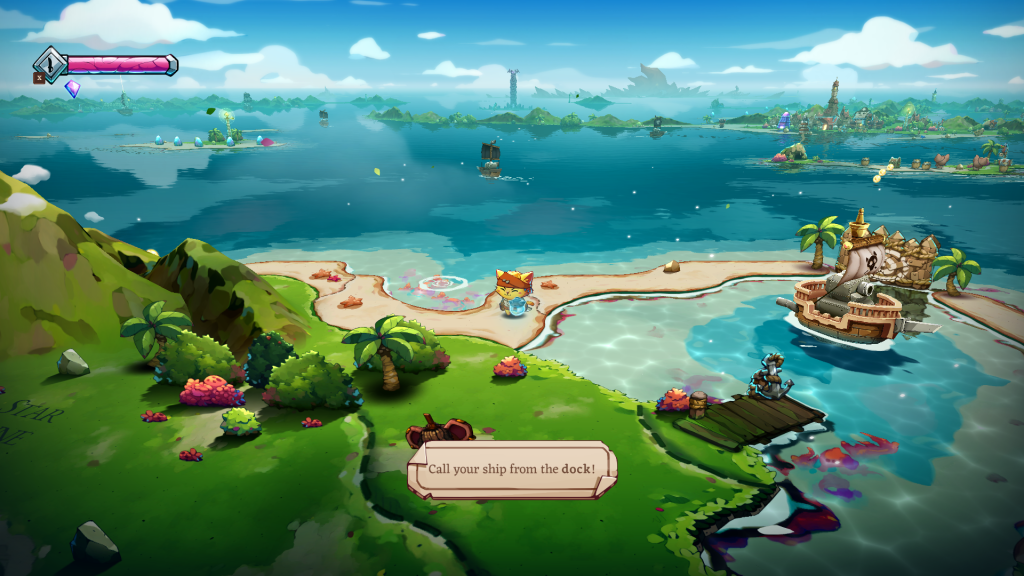This screenshot has width=1024, height=576.
Task: Select the purple gem icon
Action: point(72,89)
